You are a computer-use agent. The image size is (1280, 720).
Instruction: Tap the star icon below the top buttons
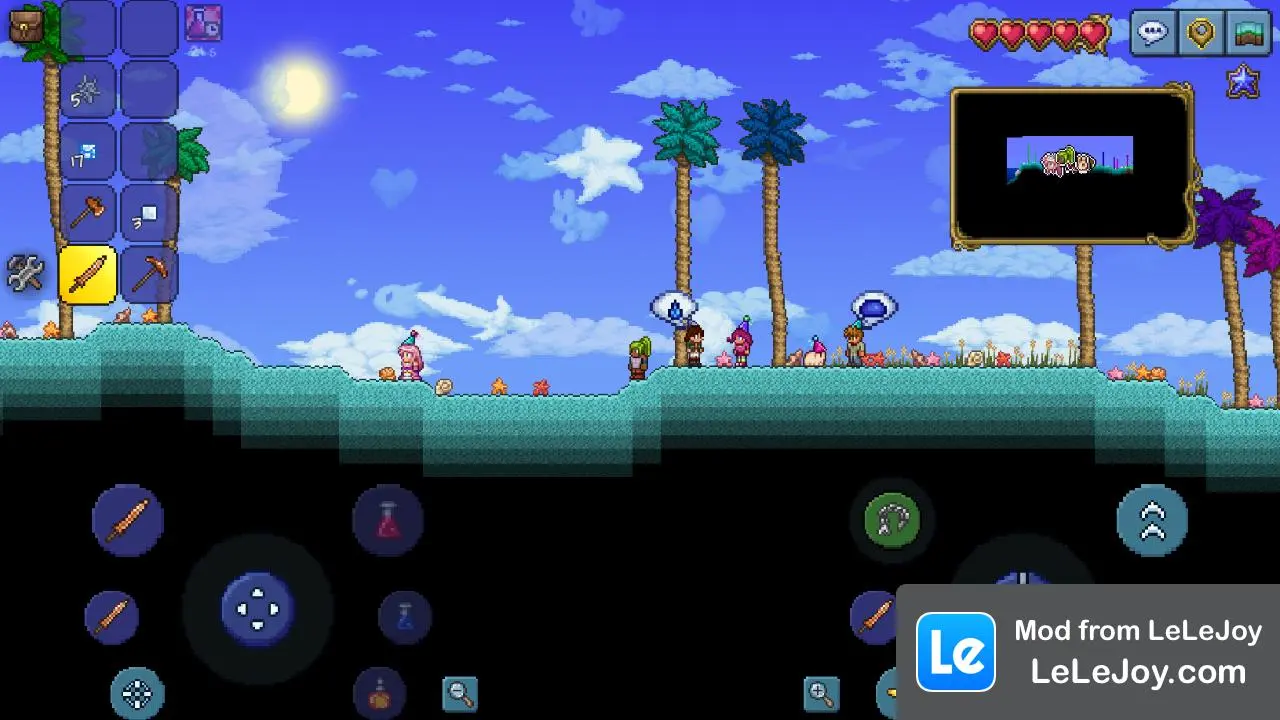click(x=1243, y=82)
